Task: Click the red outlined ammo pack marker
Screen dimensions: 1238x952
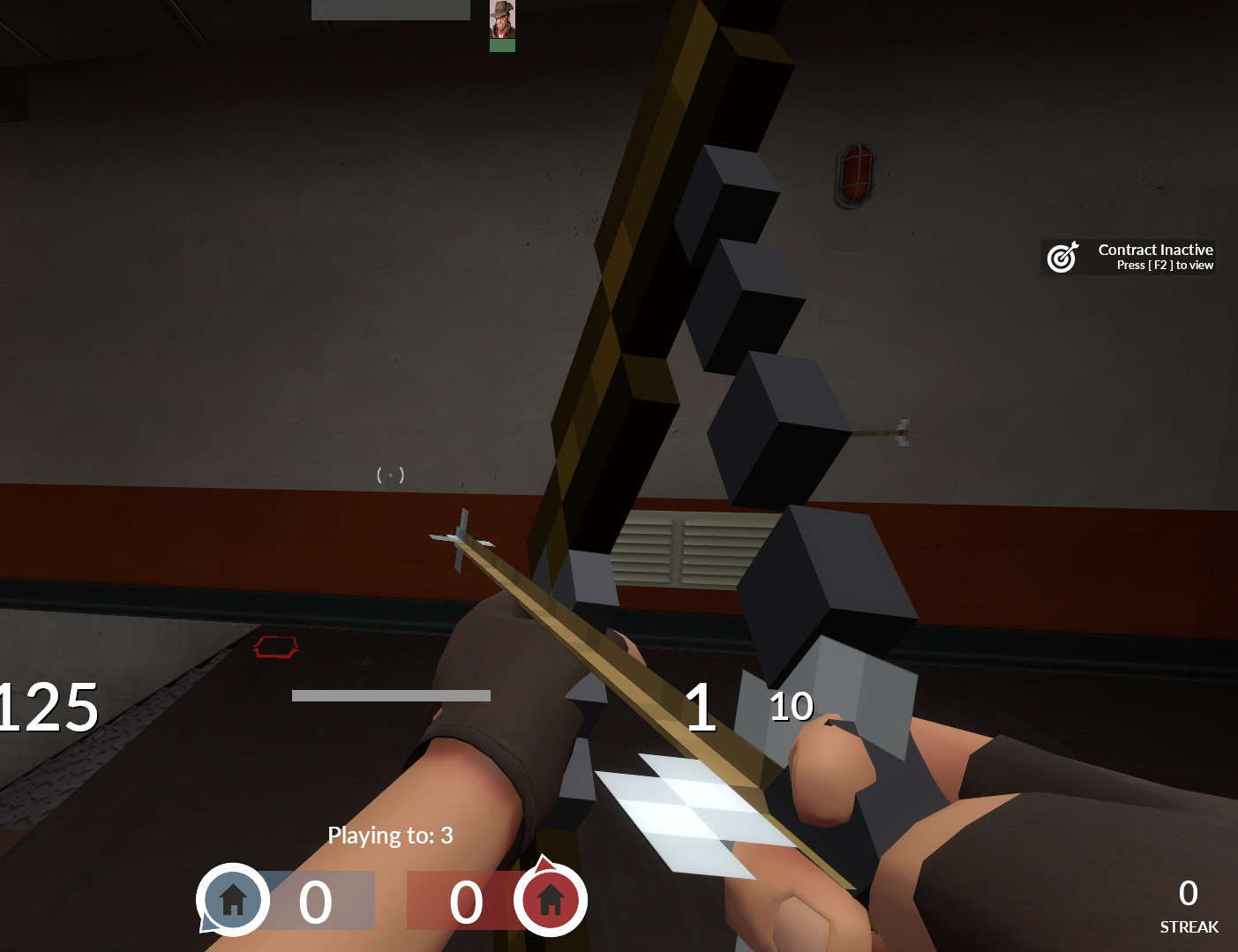Action: (x=278, y=648)
